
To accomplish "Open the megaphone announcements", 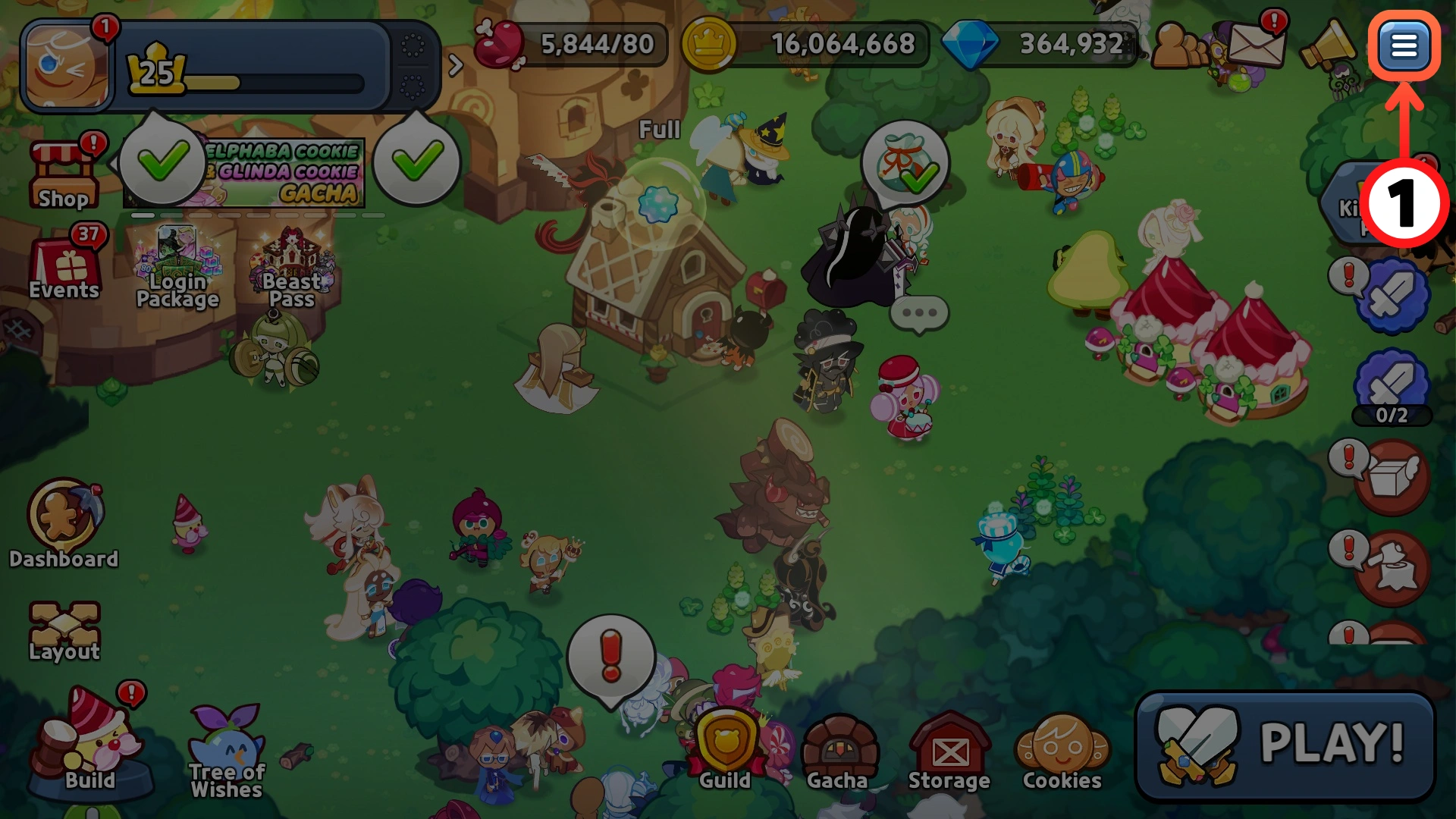I will [x=1327, y=45].
